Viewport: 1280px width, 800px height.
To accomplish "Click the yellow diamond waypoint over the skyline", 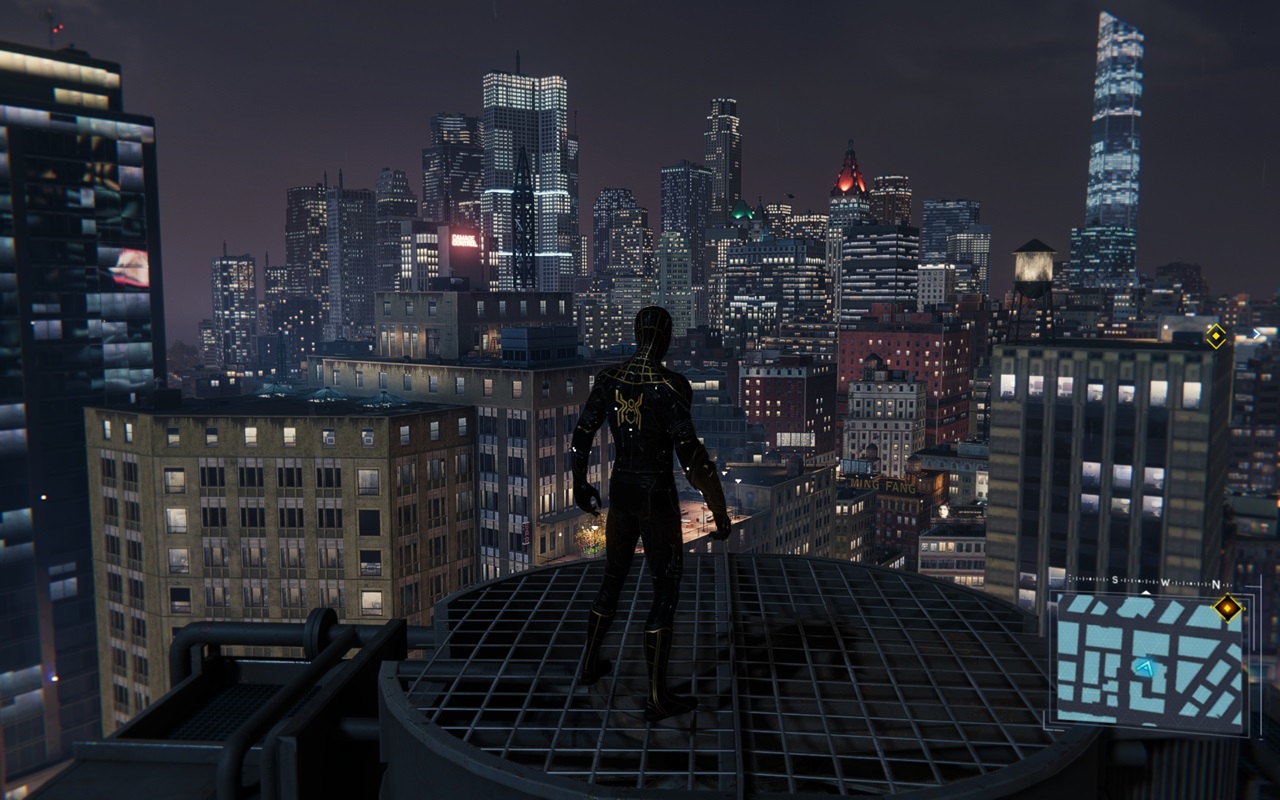I will 1216,336.
